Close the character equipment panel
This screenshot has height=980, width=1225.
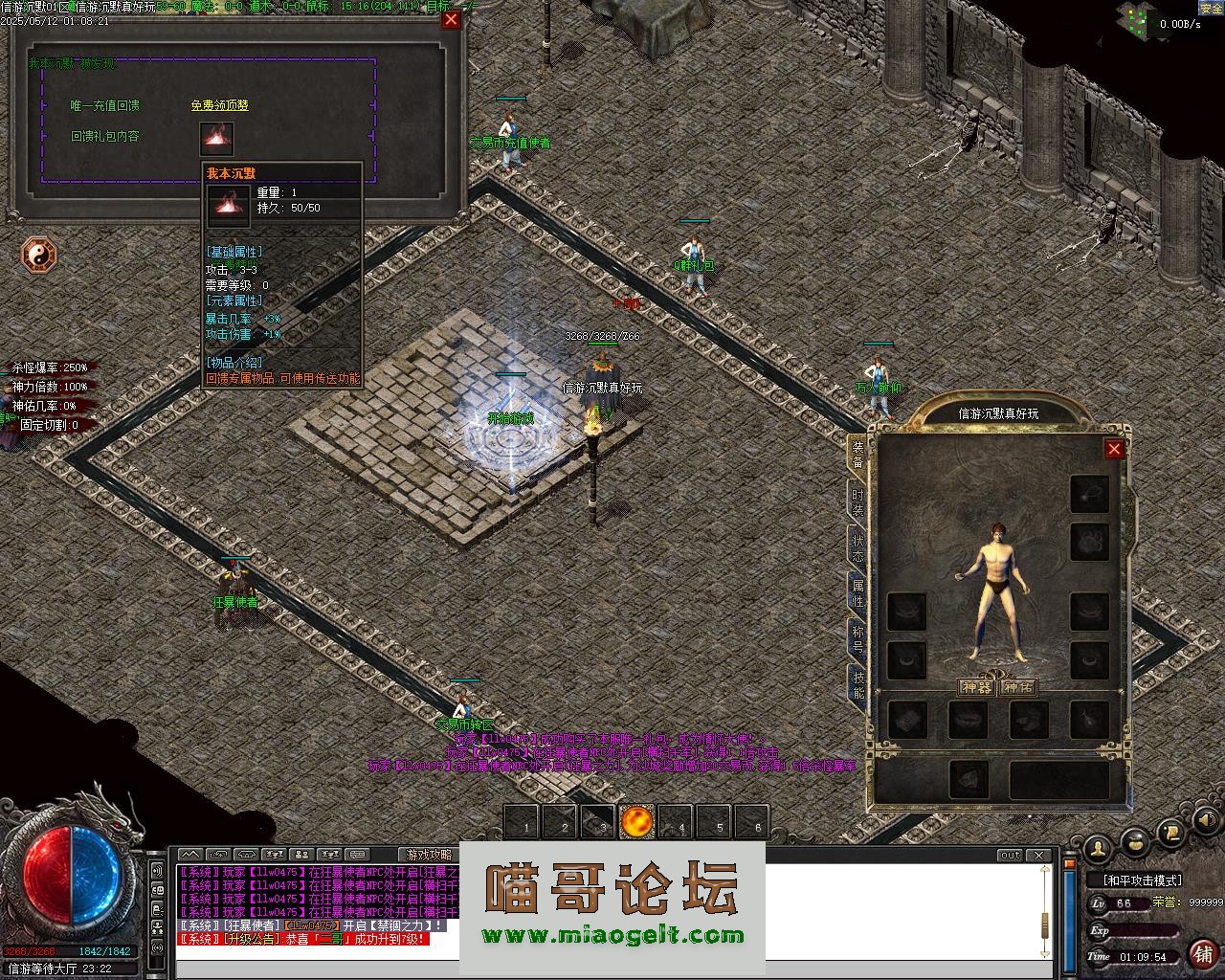[x=1114, y=449]
